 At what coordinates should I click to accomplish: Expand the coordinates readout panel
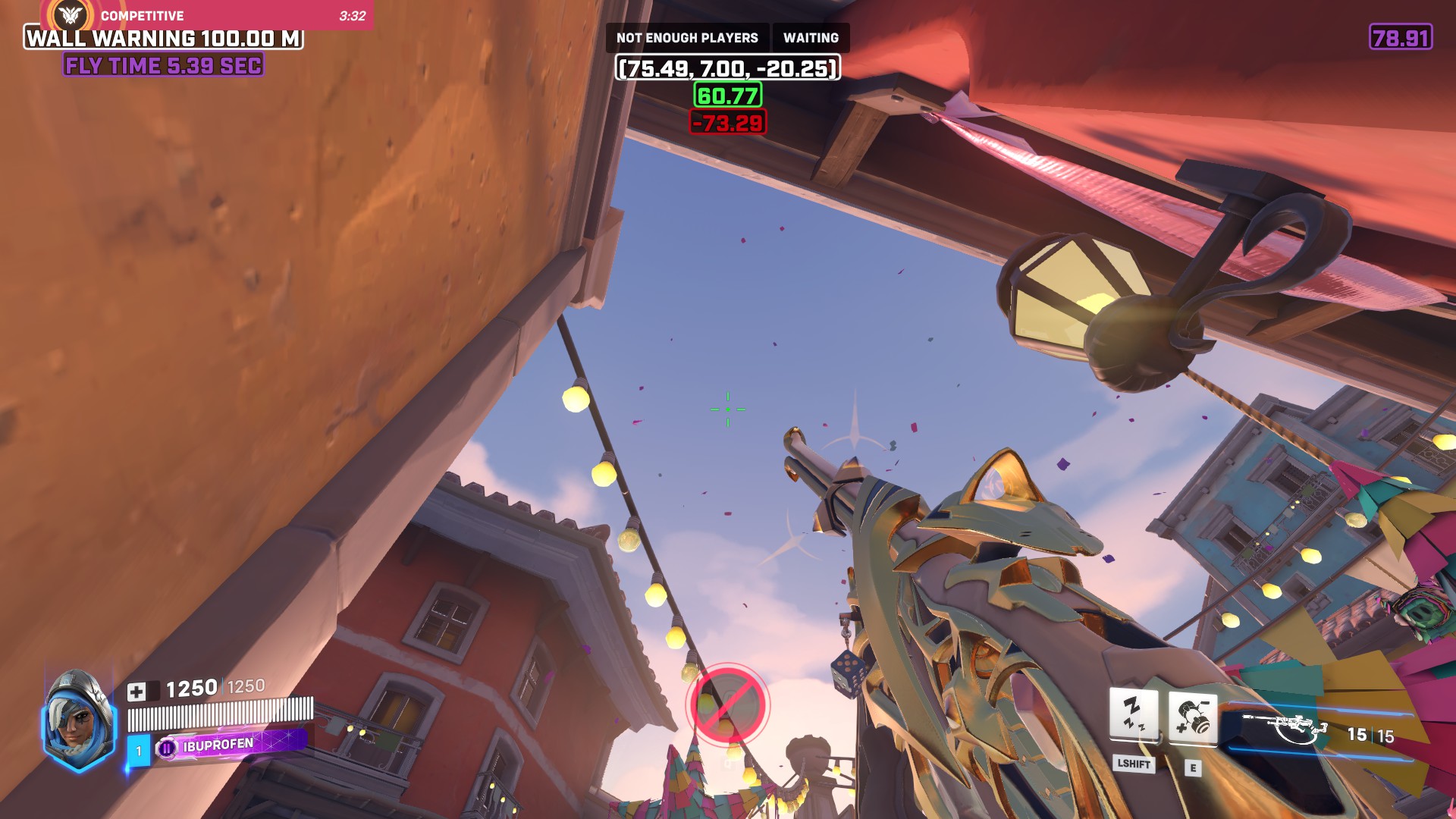[729, 67]
